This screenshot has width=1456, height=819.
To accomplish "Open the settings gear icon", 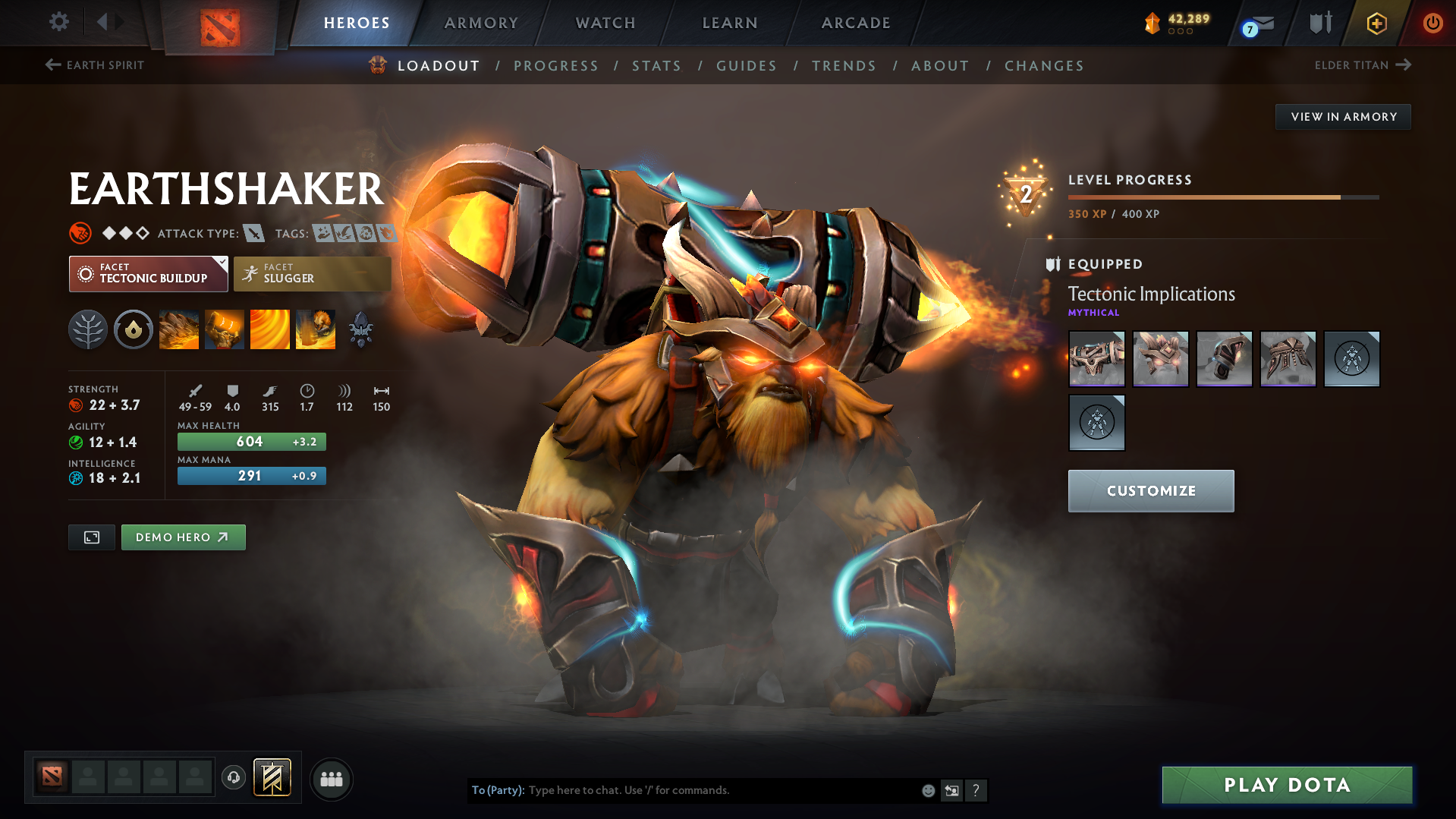I will (58, 23).
